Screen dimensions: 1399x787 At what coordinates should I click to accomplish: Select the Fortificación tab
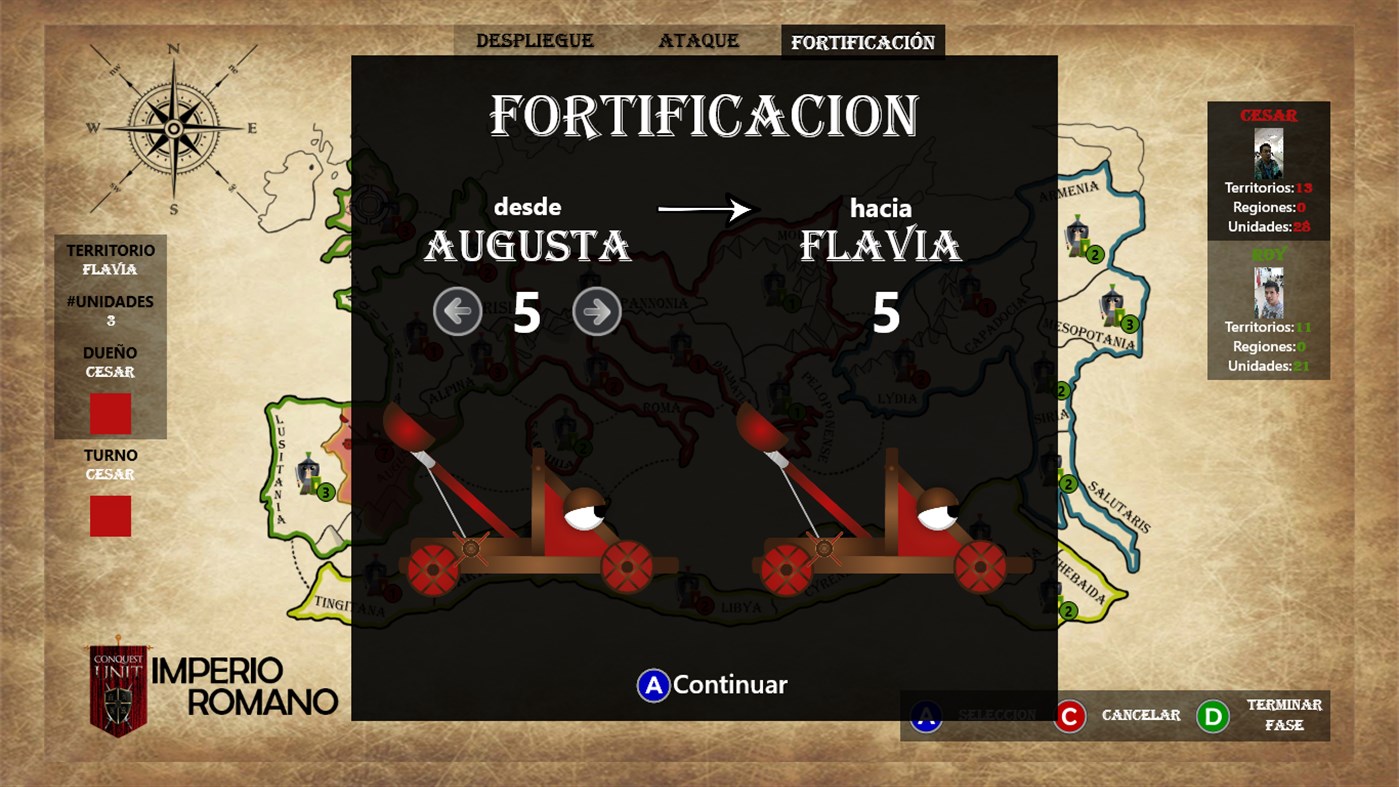click(x=862, y=41)
